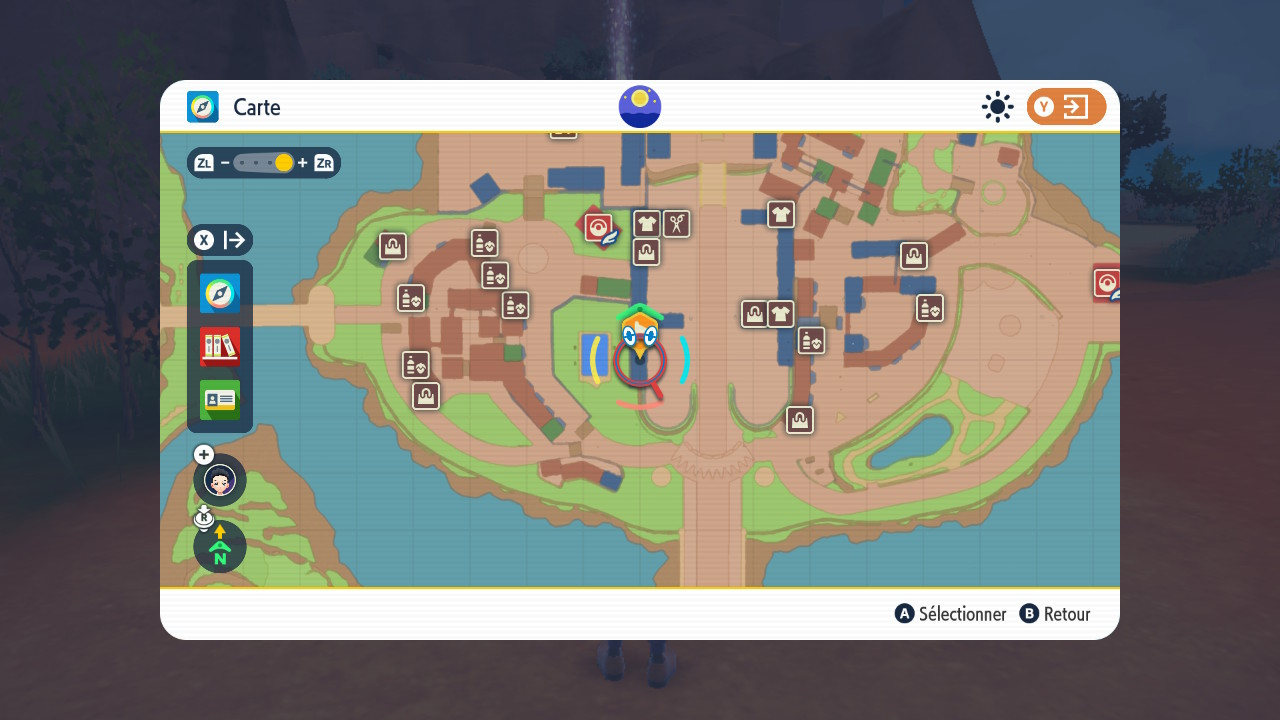This screenshot has width=1280, height=720.
Task: Close the map with the orange exit button
Action: pyautogui.click(x=1066, y=107)
